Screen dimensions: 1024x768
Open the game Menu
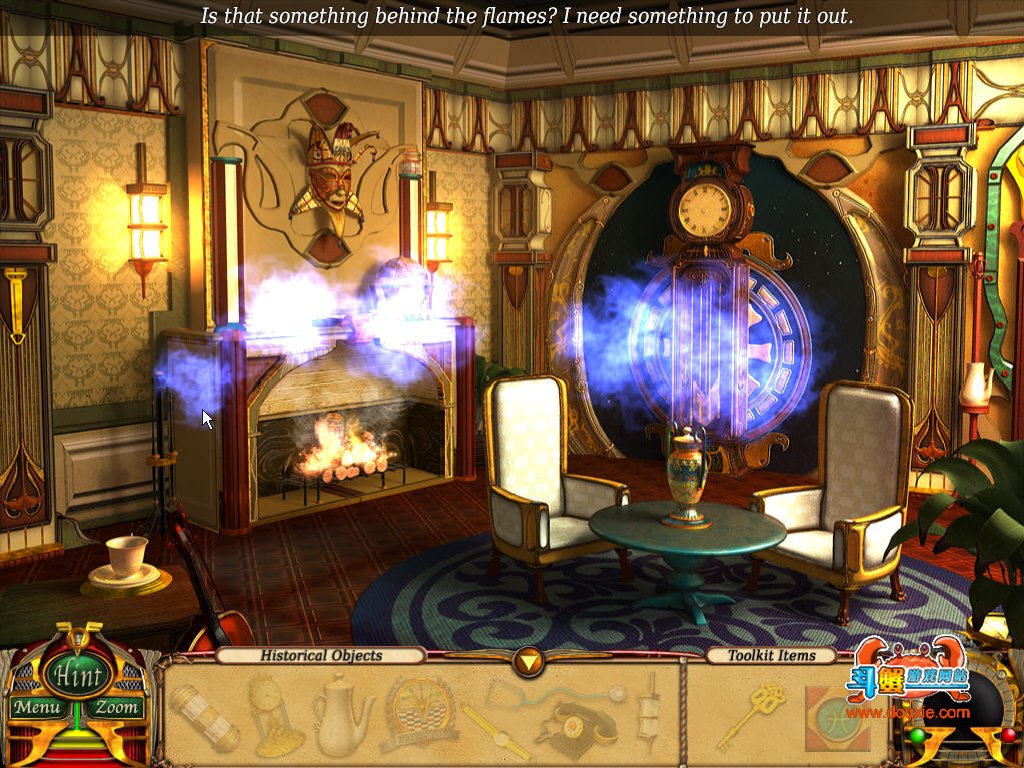tap(38, 708)
